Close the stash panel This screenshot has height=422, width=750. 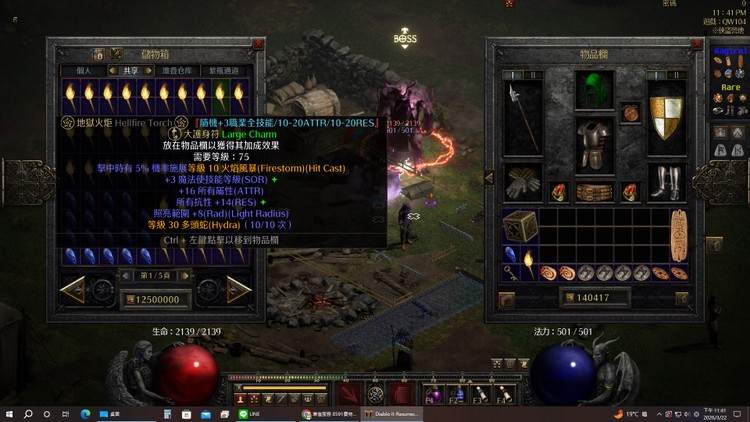(x=259, y=45)
